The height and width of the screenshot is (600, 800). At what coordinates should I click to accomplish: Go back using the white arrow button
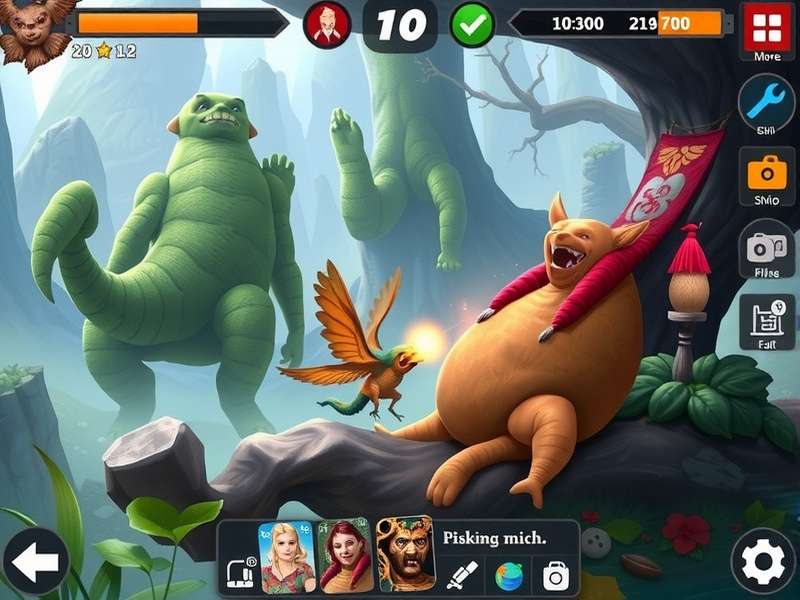35,562
